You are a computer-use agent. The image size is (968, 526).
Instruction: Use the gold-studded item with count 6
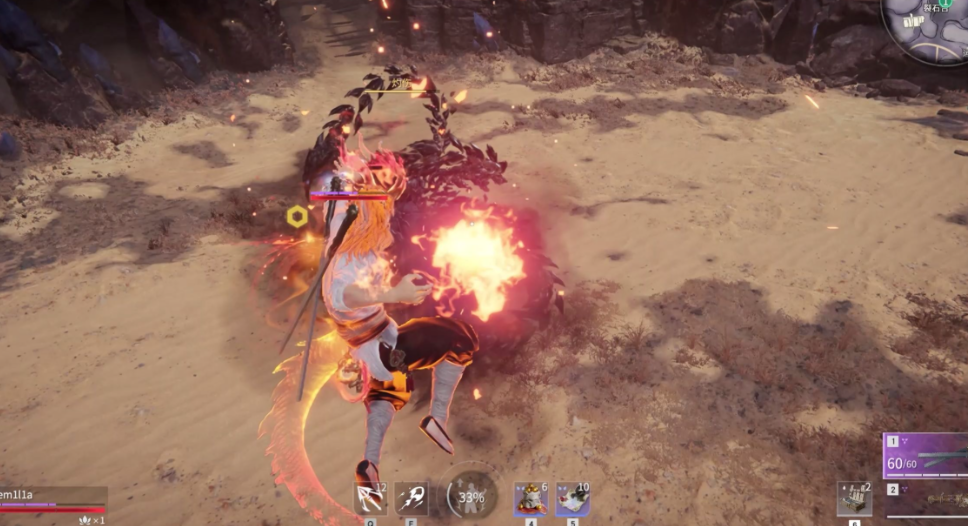pos(530,497)
